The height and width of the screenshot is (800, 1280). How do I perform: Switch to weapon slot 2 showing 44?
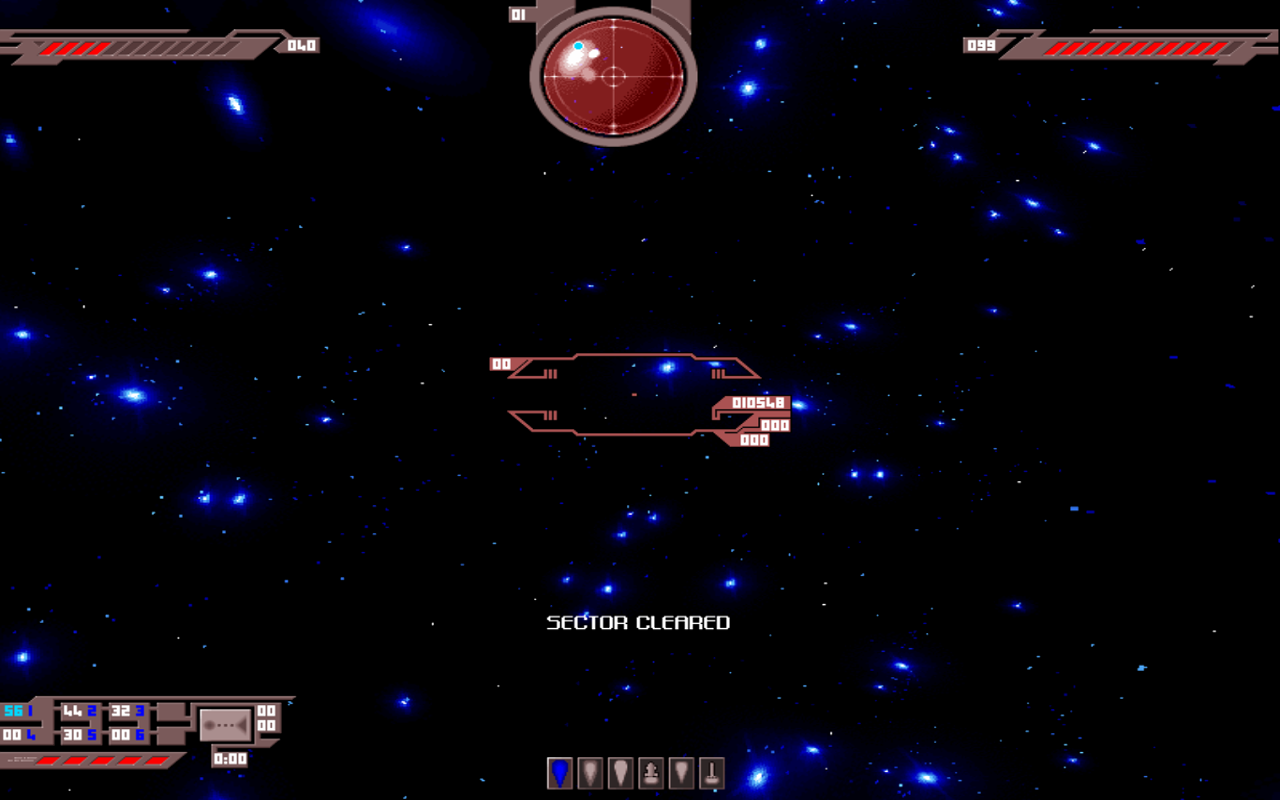(x=79, y=711)
